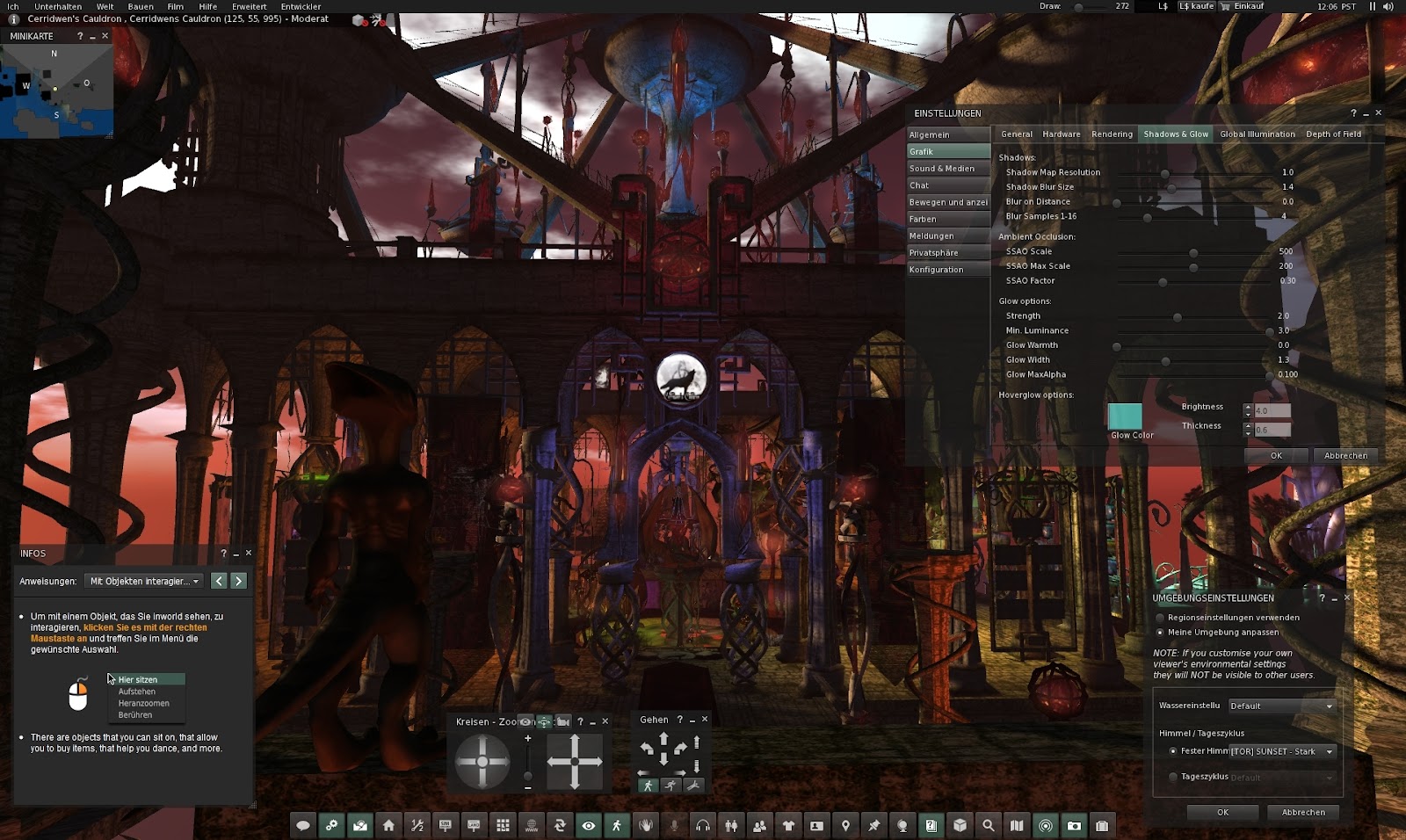Select 'Regionseinstellungen verwenden' option

tap(1159, 618)
